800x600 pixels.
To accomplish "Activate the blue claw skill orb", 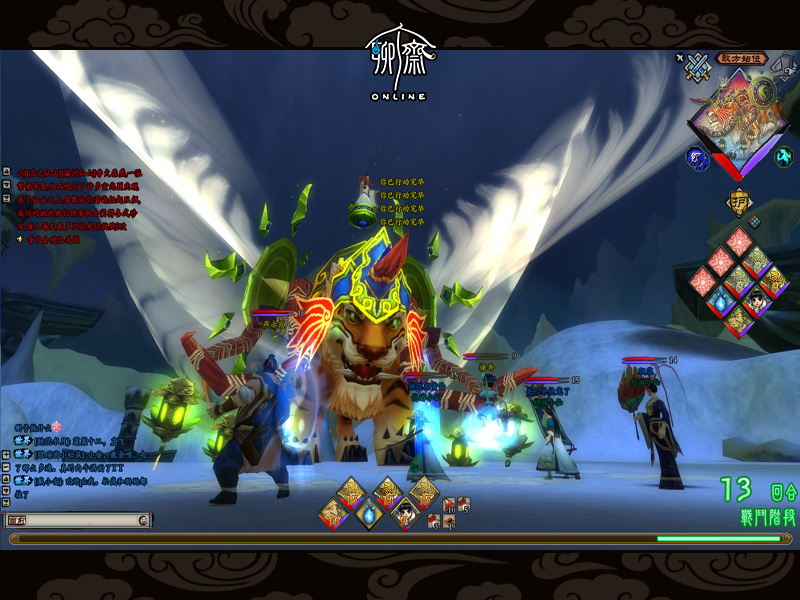I will pyautogui.click(x=696, y=157).
